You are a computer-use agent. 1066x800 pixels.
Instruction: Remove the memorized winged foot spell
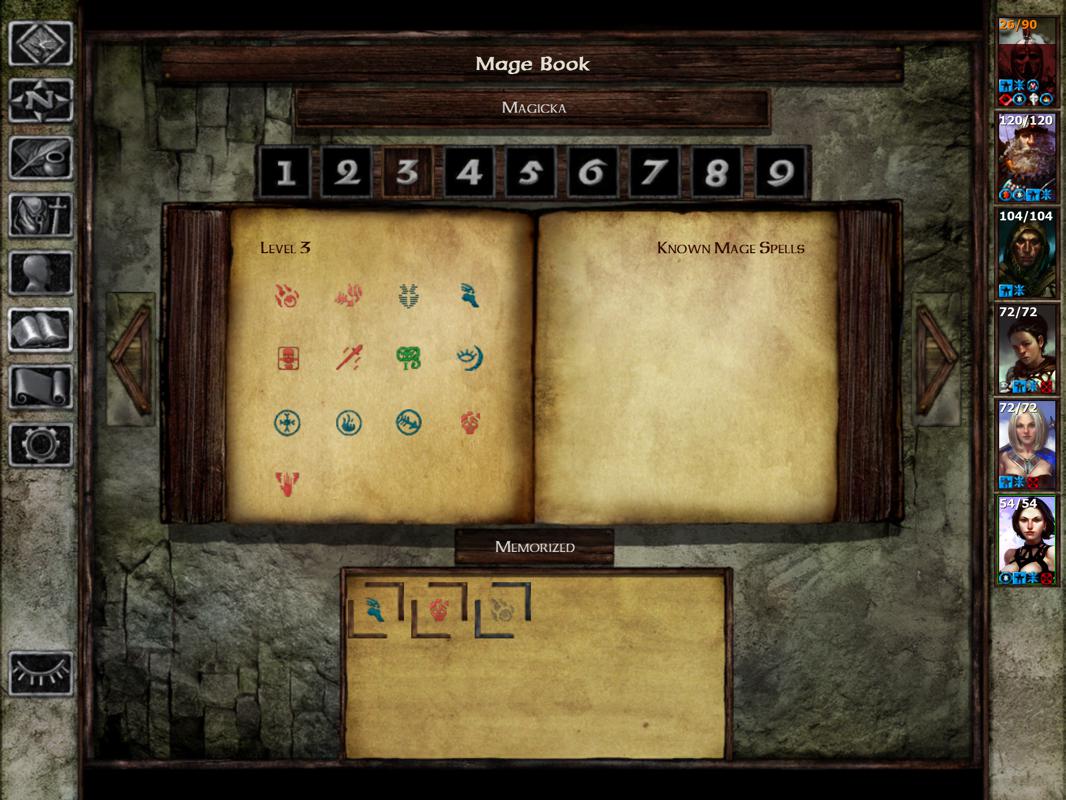coord(373,609)
